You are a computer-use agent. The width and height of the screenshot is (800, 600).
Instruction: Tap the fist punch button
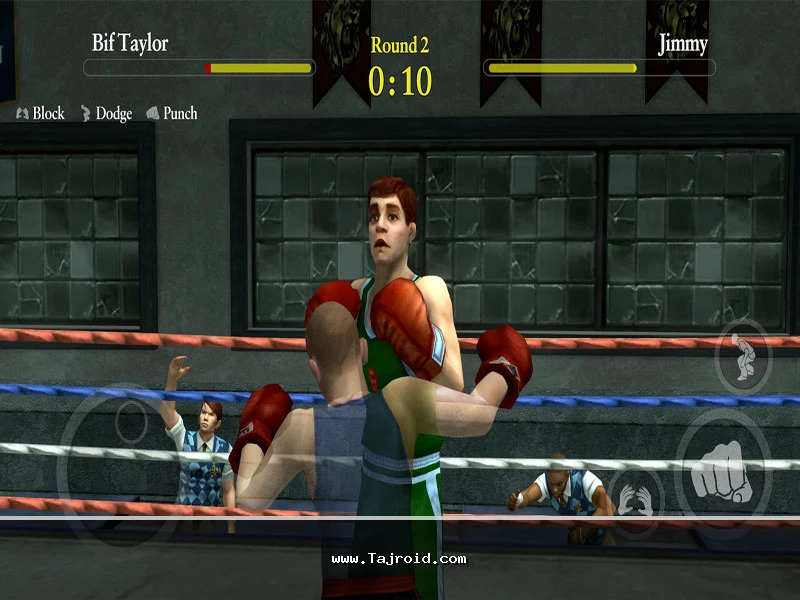tap(723, 470)
